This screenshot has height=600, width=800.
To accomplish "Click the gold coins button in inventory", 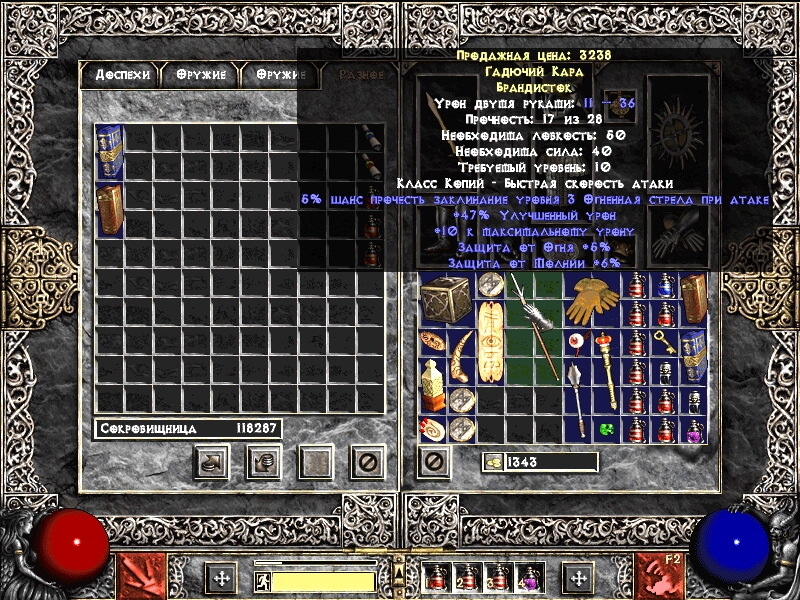I will point(493,461).
